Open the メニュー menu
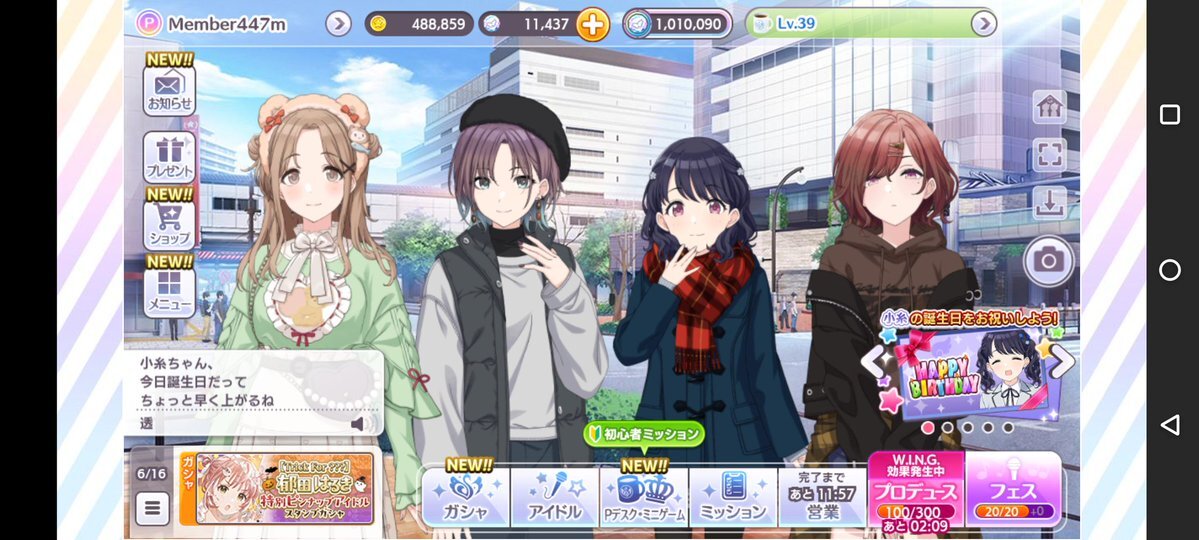The image size is (1199, 540). [x=169, y=290]
